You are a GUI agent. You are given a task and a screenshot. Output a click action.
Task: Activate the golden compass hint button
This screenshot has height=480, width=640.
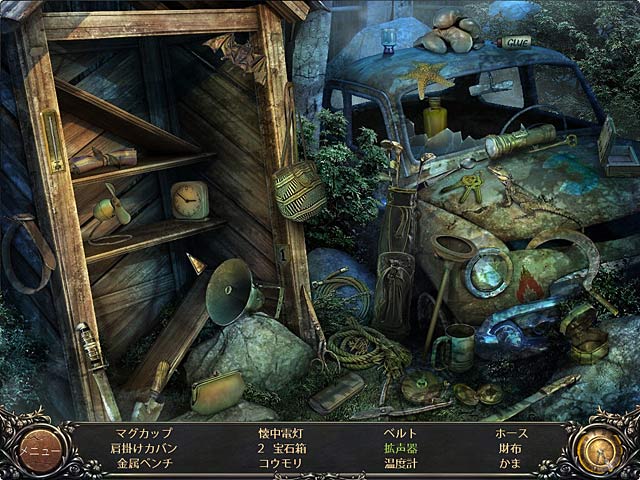pyautogui.click(x=596, y=449)
